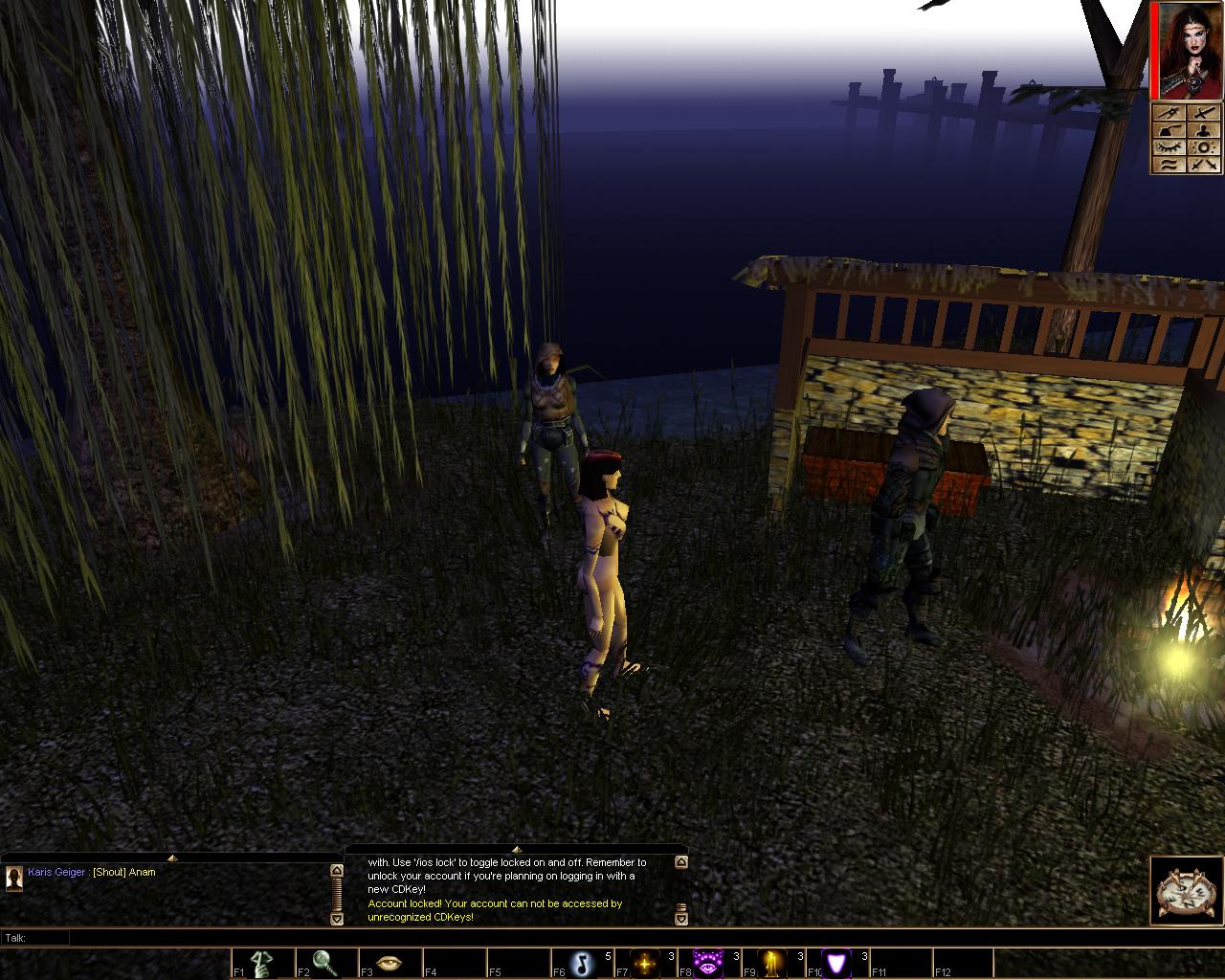
Task: Use the magnifying glass search slot
Action: tap(324, 963)
